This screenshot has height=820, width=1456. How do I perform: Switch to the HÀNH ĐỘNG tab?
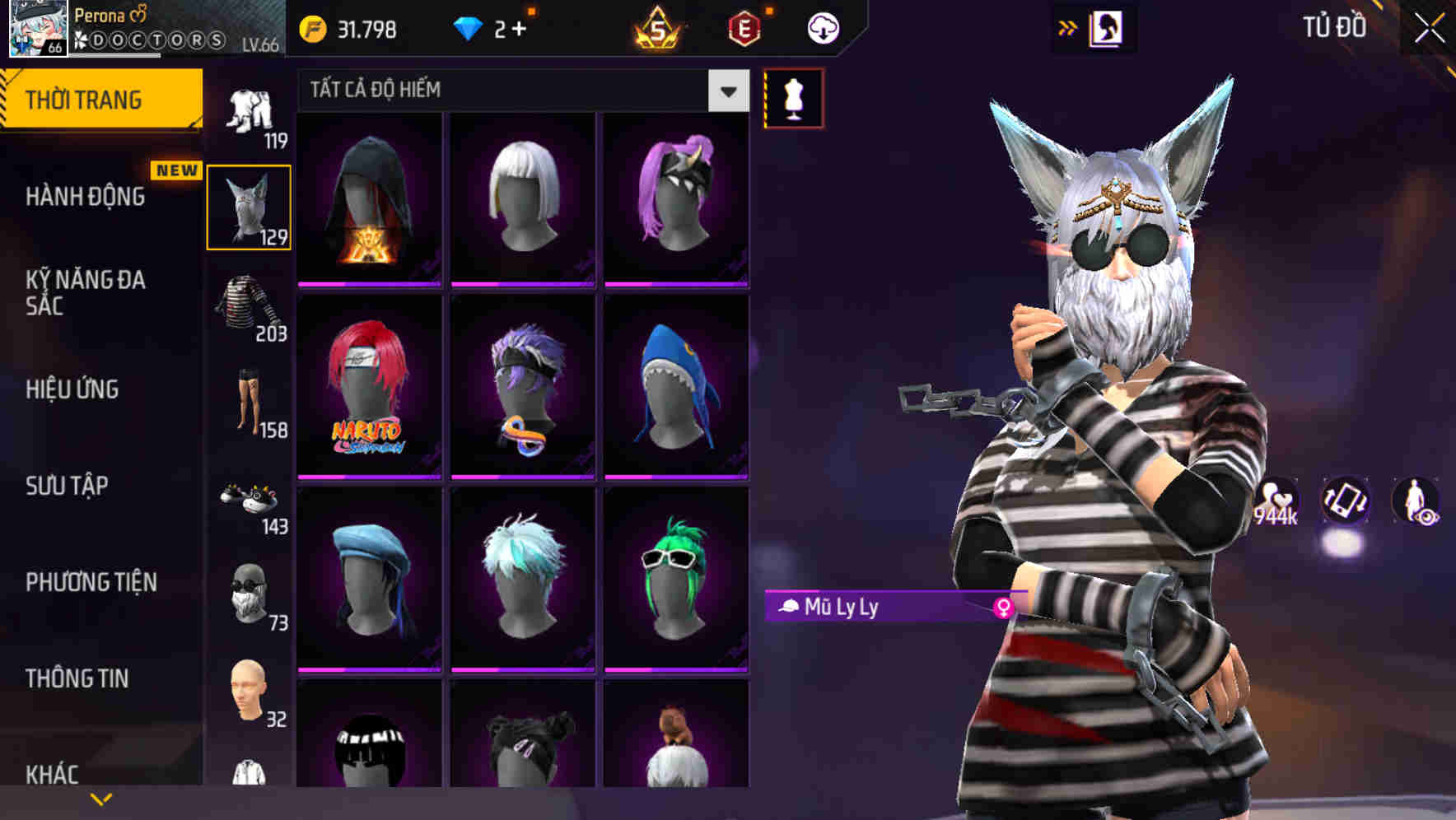click(86, 198)
